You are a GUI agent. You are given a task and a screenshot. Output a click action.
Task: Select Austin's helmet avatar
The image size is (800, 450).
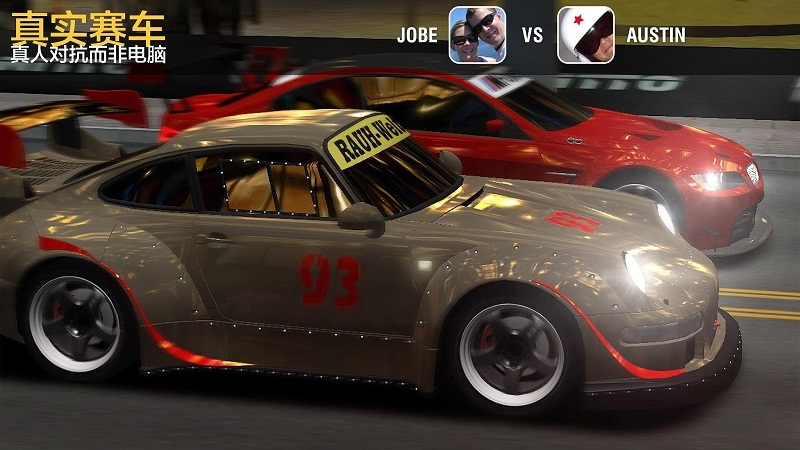[x=586, y=35]
